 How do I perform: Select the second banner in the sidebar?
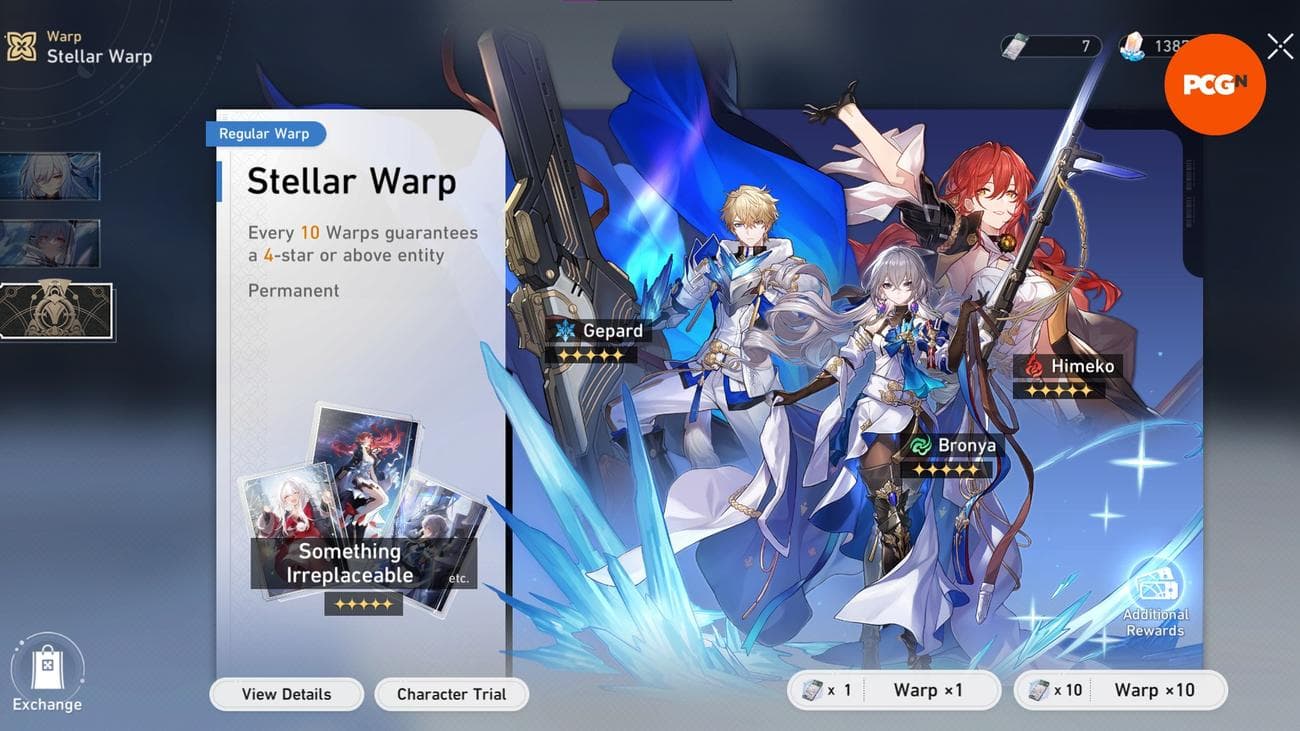pyautogui.click(x=52, y=243)
